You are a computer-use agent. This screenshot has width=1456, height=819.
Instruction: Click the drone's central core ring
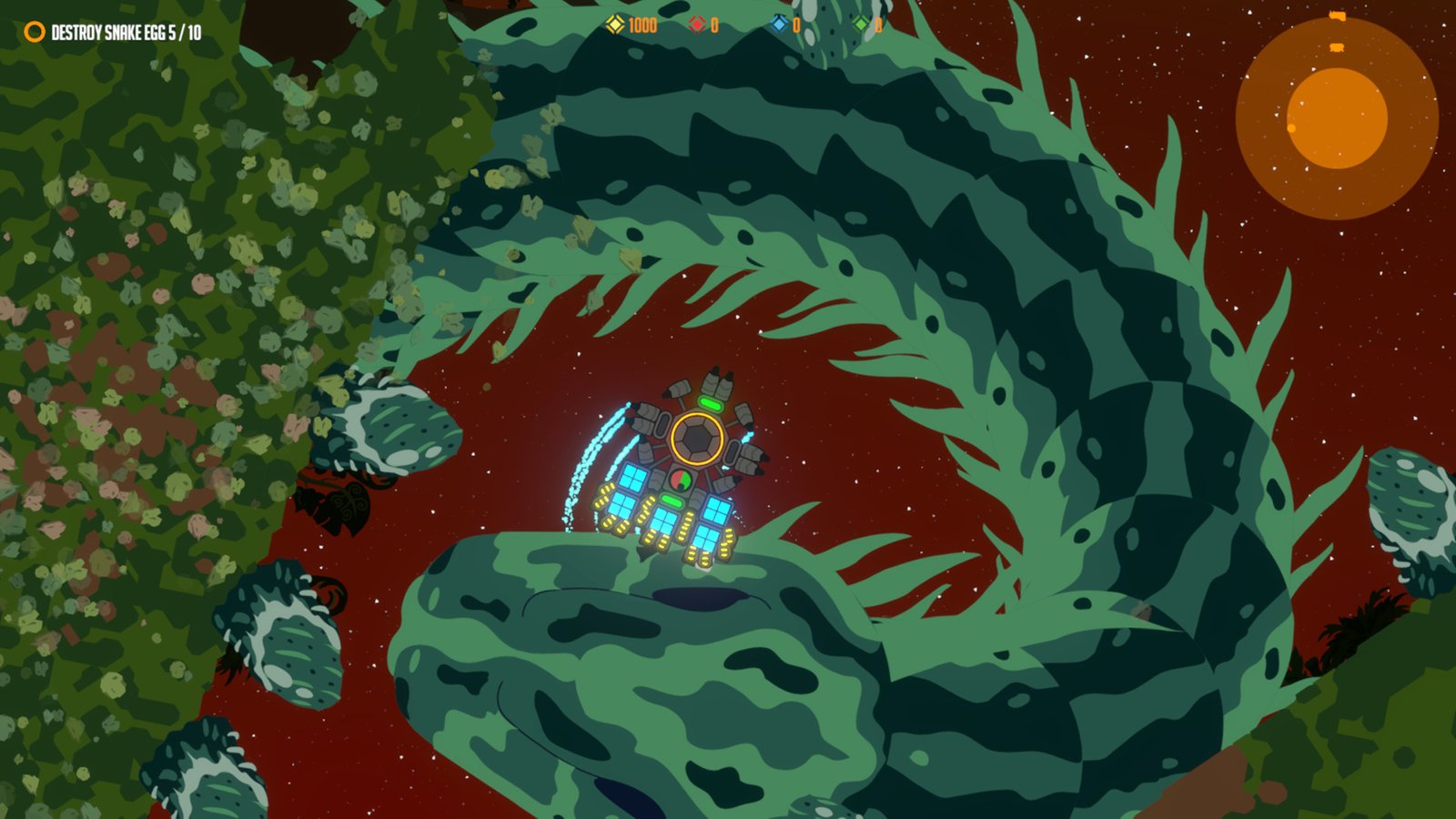click(698, 437)
